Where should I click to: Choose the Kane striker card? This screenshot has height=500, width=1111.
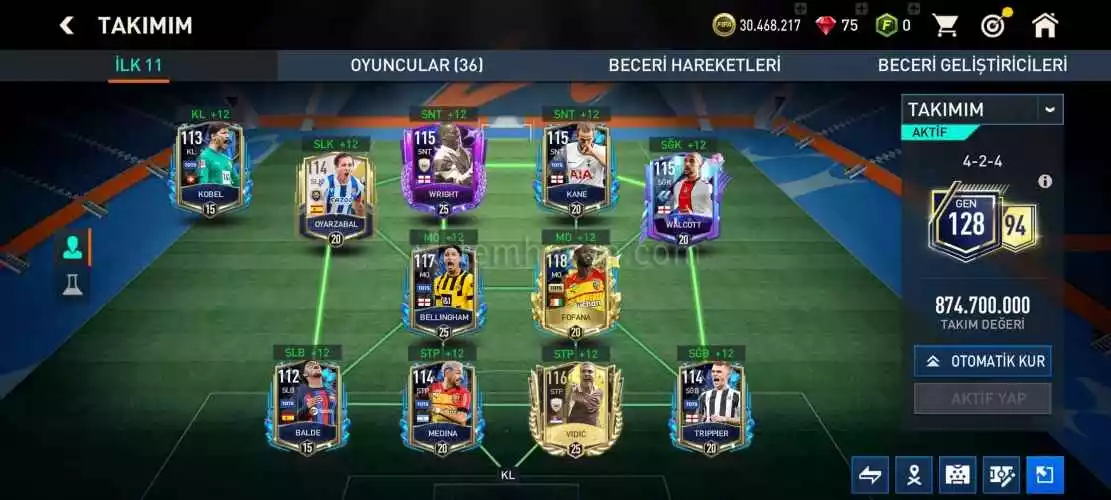576,168
